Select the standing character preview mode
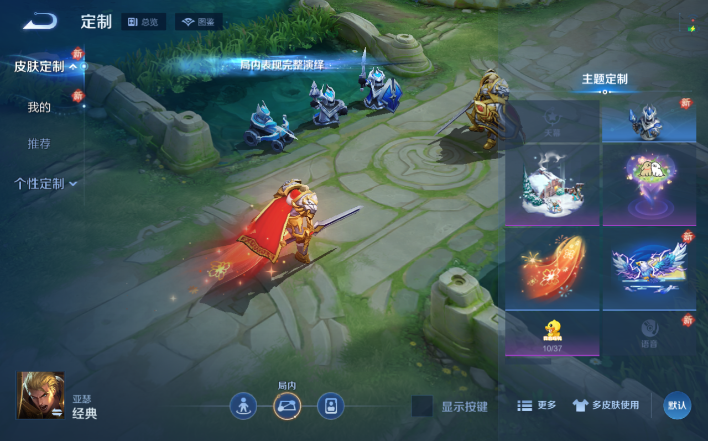708x441 pixels. pyautogui.click(x=243, y=405)
